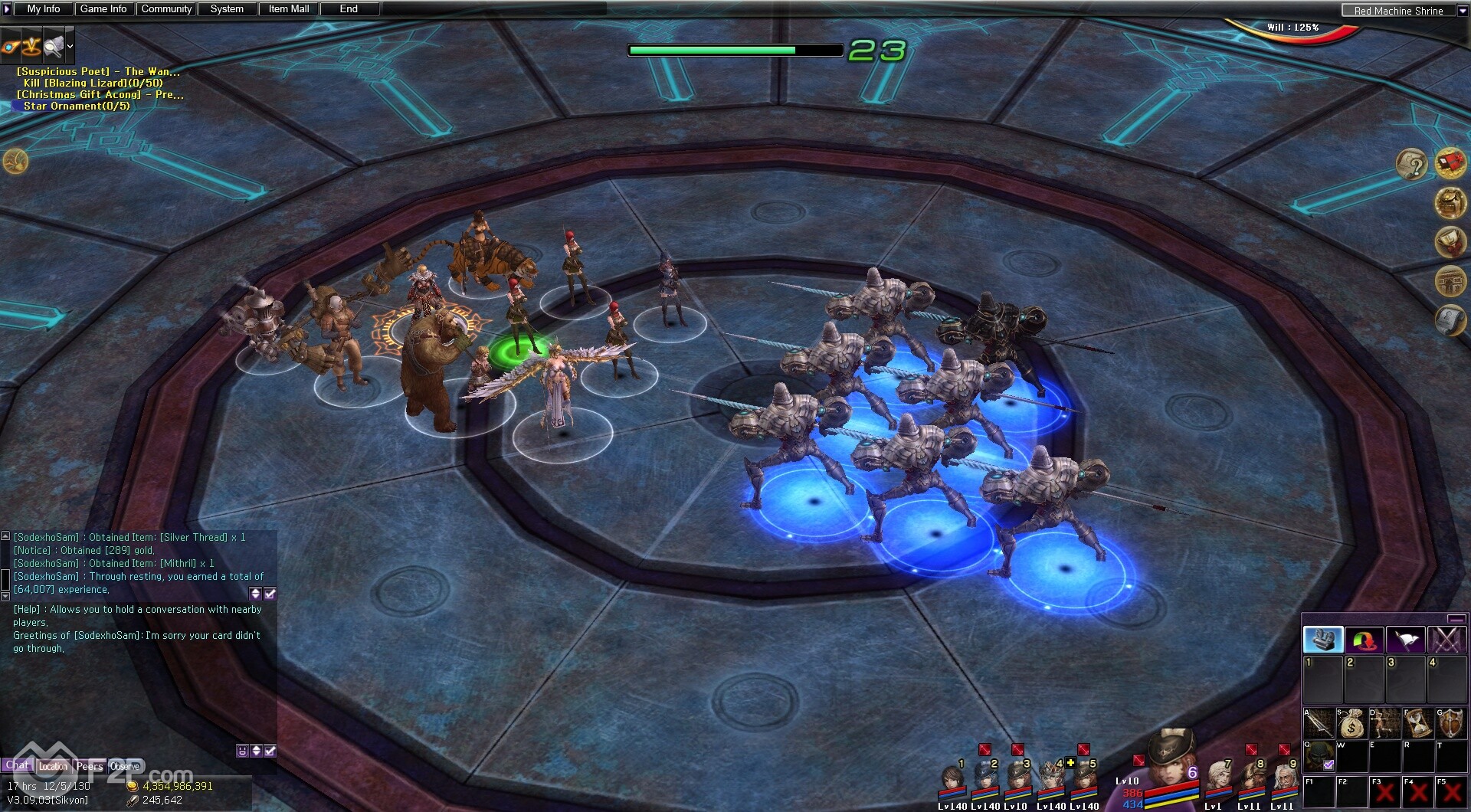
Task: Switch to the Peers chat tab
Action: tap(89, 766)
